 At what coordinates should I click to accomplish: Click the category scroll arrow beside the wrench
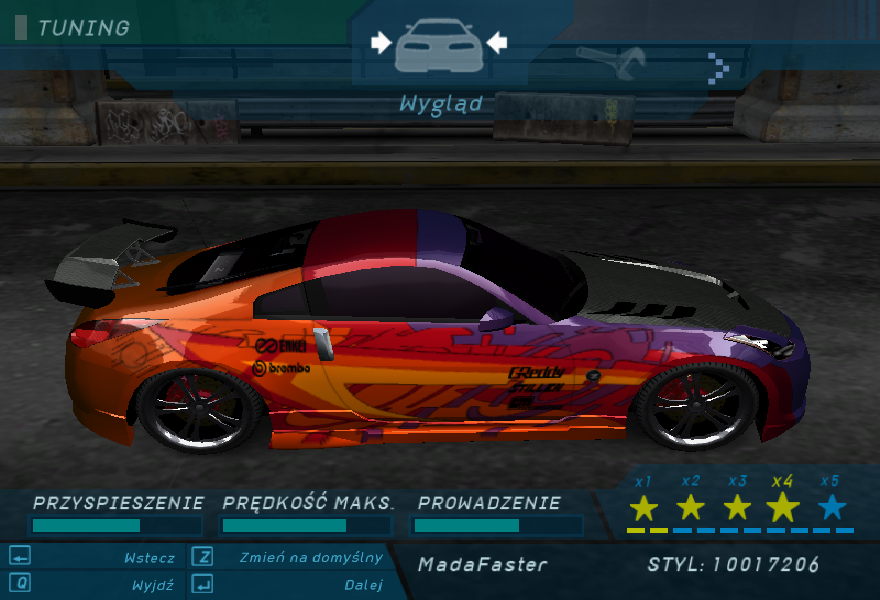(x=718, y=67)
